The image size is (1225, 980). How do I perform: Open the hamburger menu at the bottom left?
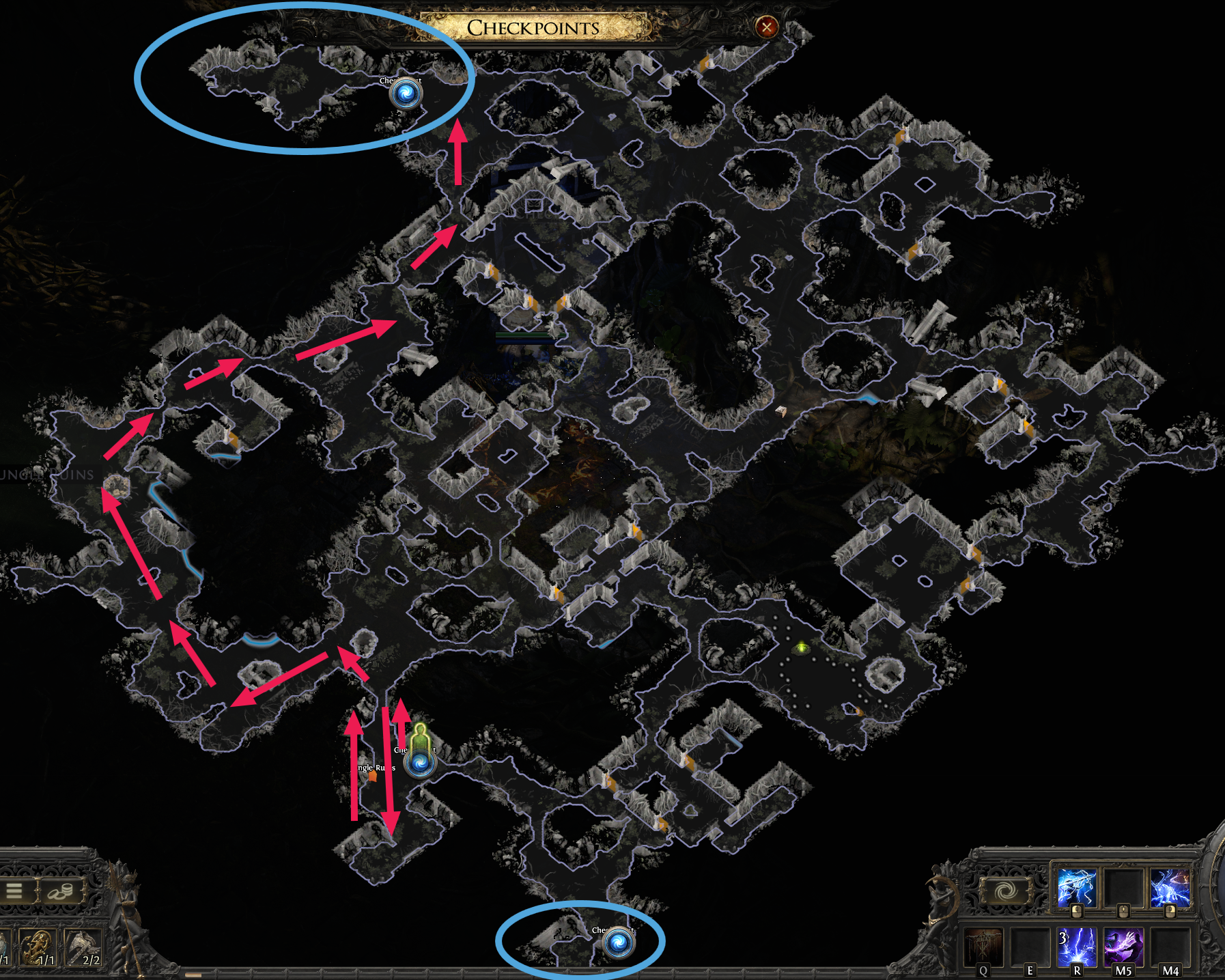(14, 890)
